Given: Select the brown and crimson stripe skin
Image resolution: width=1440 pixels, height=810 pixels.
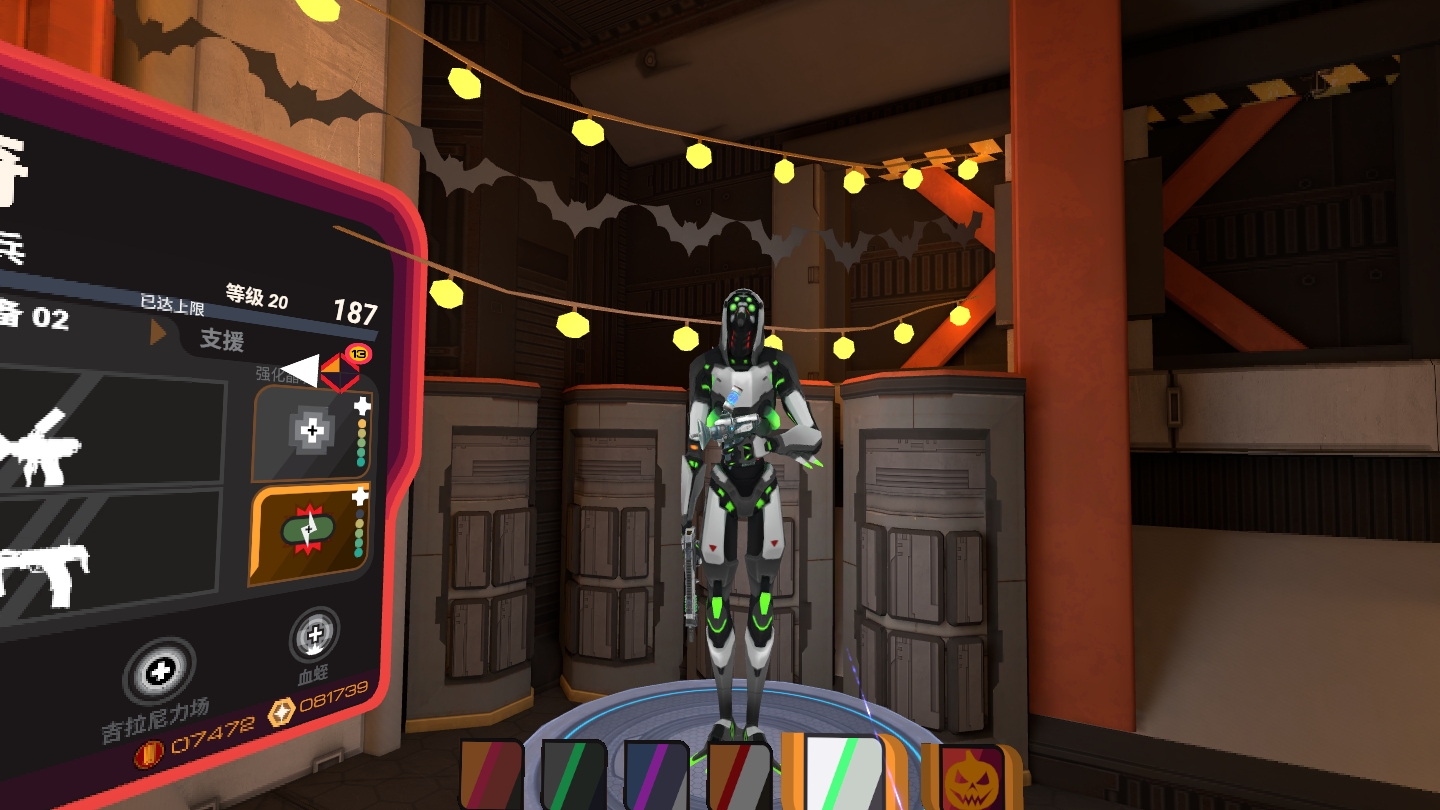Looking at the screenshot, I should pos(491,774).
